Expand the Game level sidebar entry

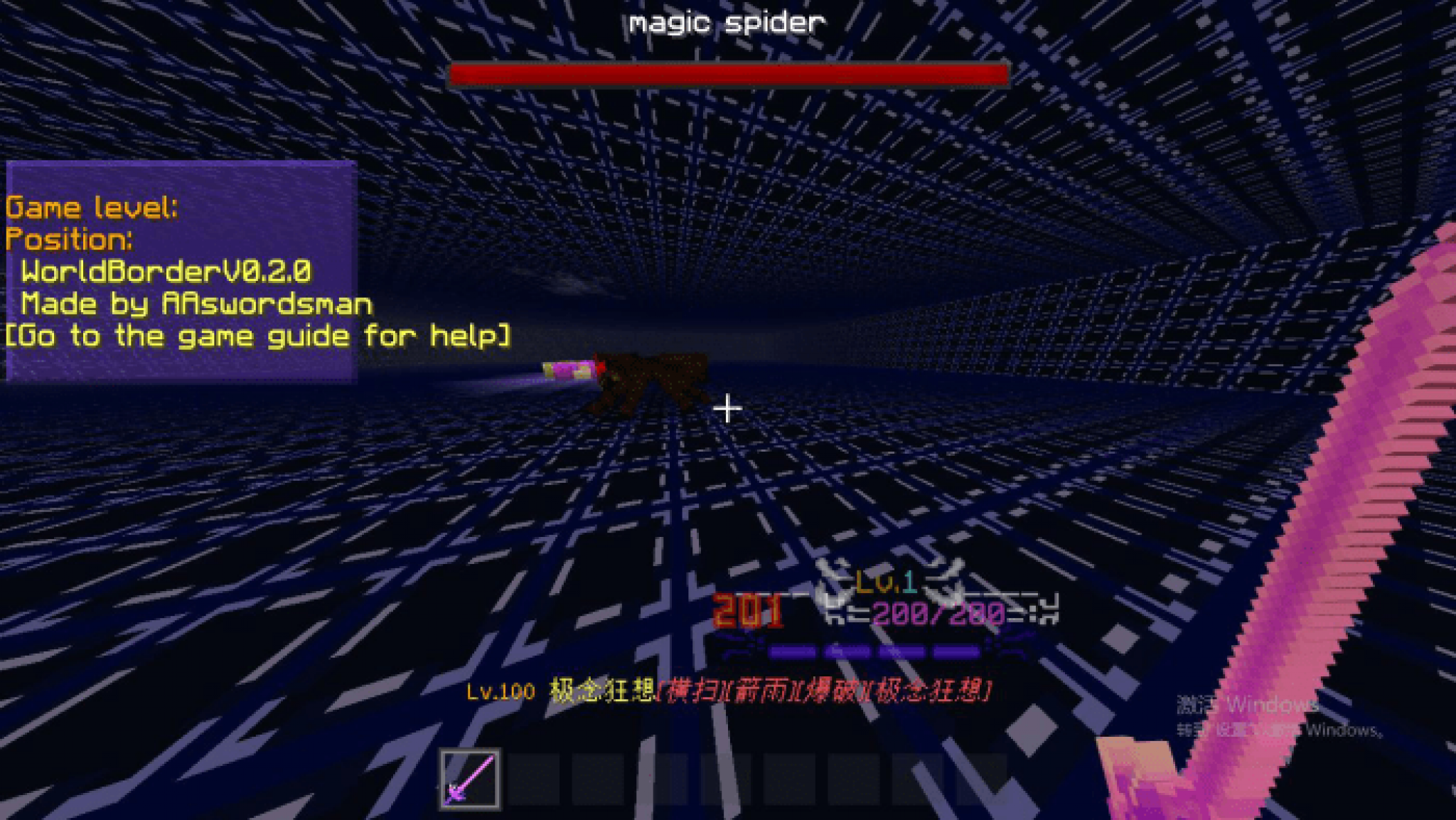click(92, 207)
